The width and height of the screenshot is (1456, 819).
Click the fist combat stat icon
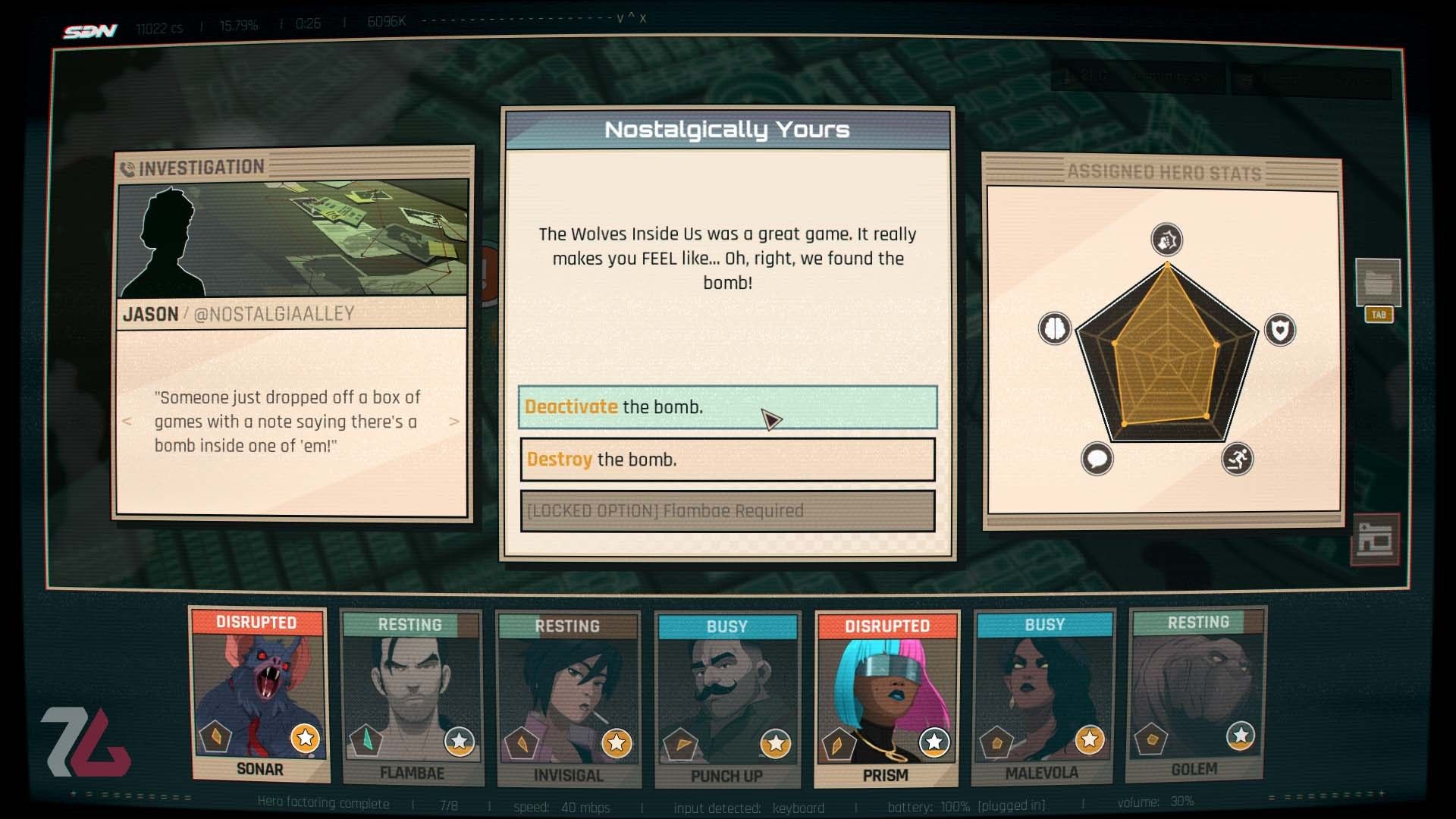[x=1166, y=240]
